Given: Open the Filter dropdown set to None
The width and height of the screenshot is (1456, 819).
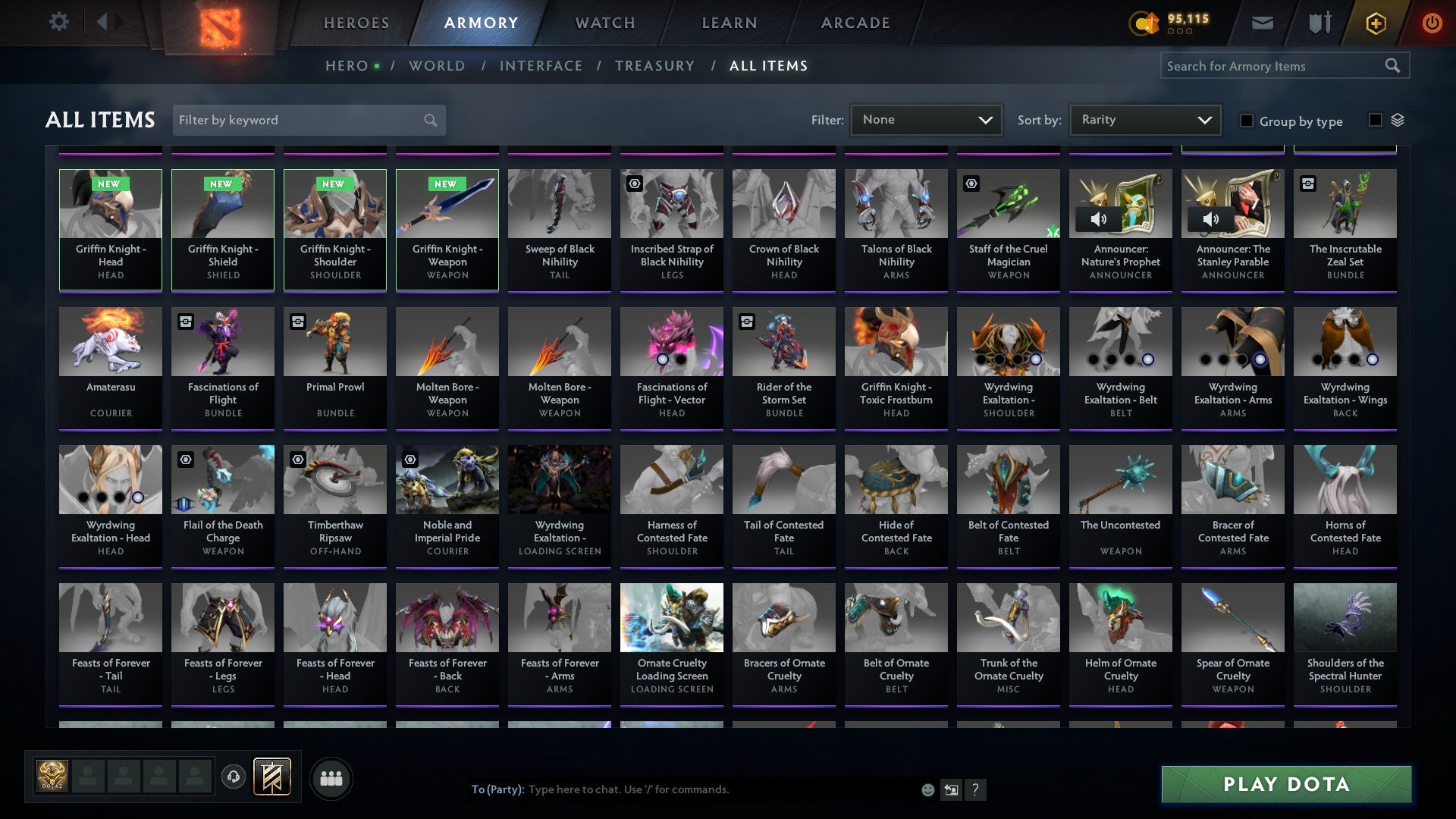Looking at the screenshot, I should tap(926, 119).
